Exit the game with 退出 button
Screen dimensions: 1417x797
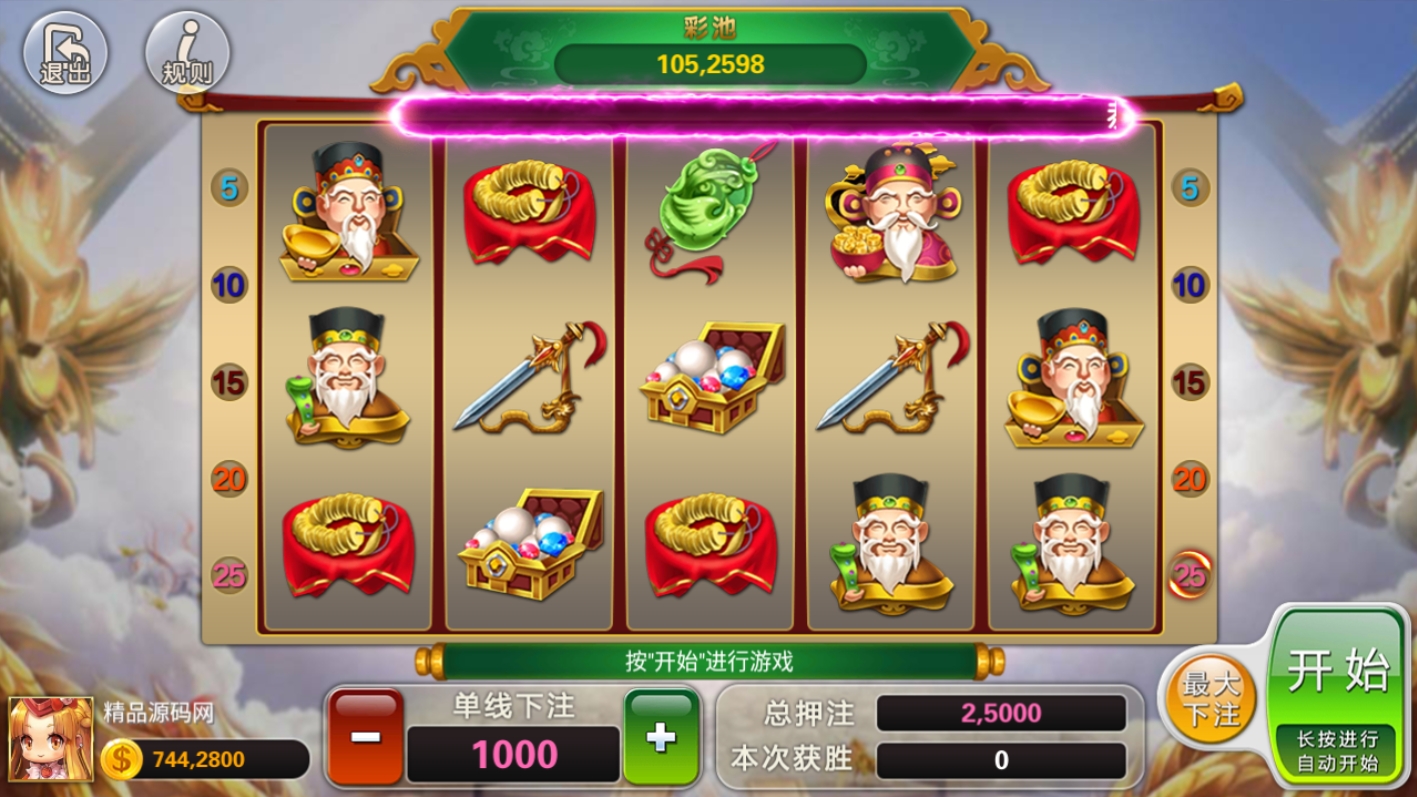(x=65, y=53)
